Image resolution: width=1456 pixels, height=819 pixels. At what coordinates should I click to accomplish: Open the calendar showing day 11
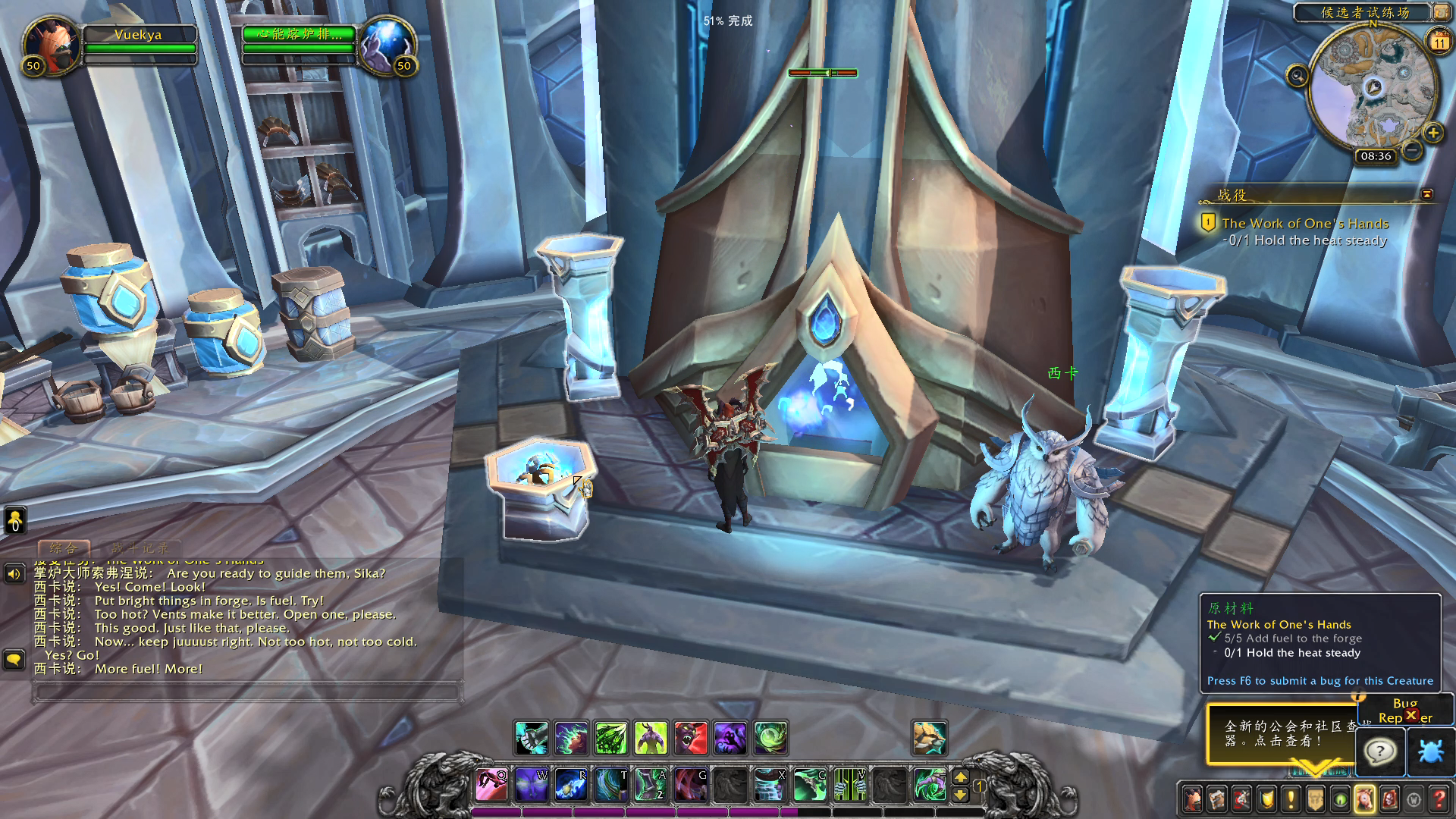point(1439,42)
